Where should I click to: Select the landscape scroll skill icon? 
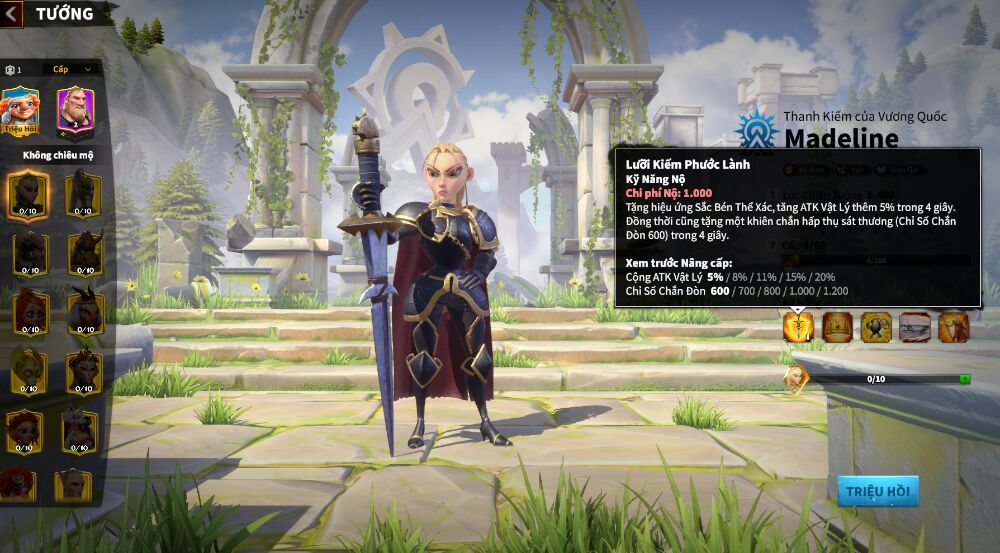915,326
